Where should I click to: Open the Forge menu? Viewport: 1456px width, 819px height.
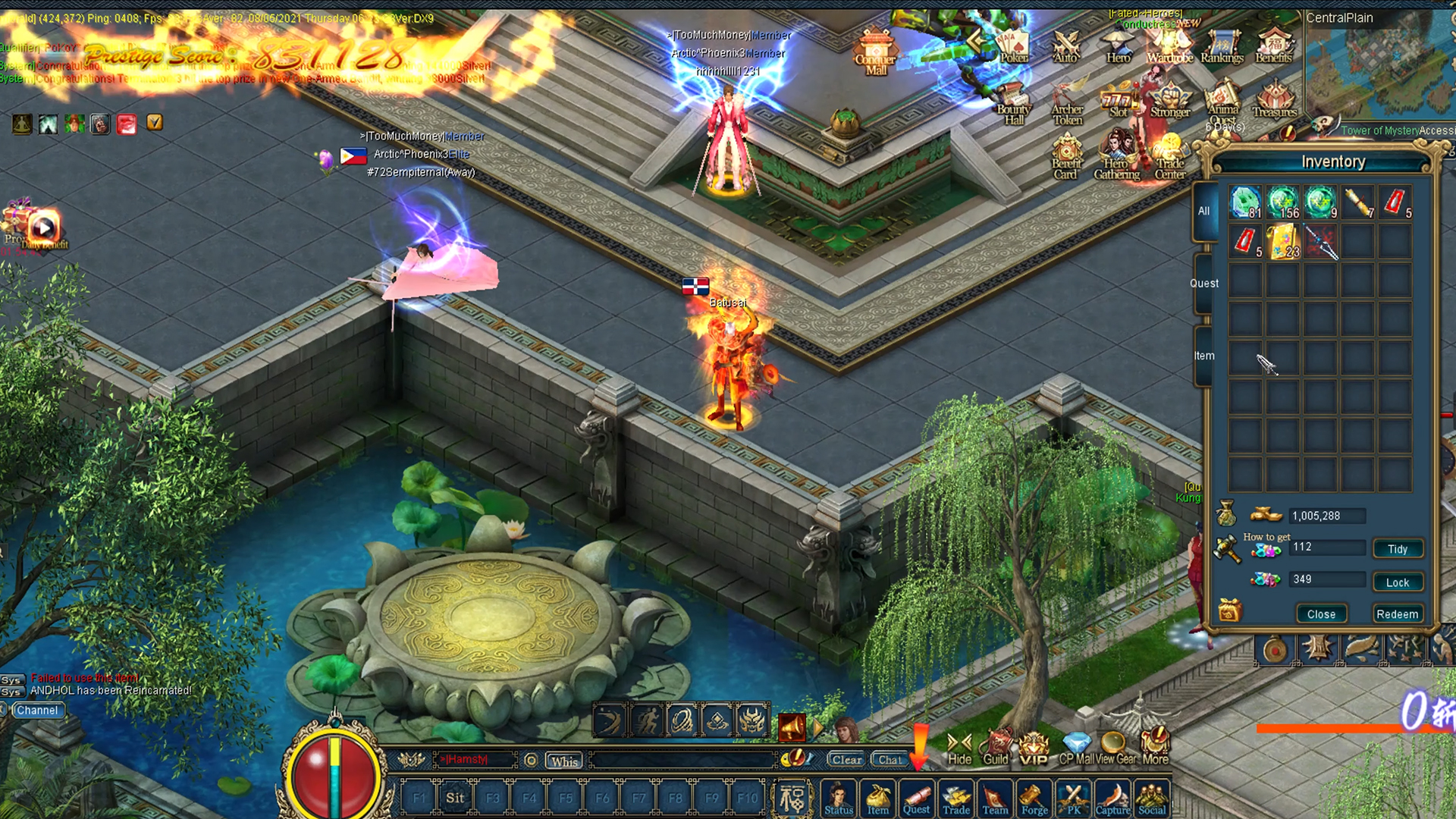1034,799
